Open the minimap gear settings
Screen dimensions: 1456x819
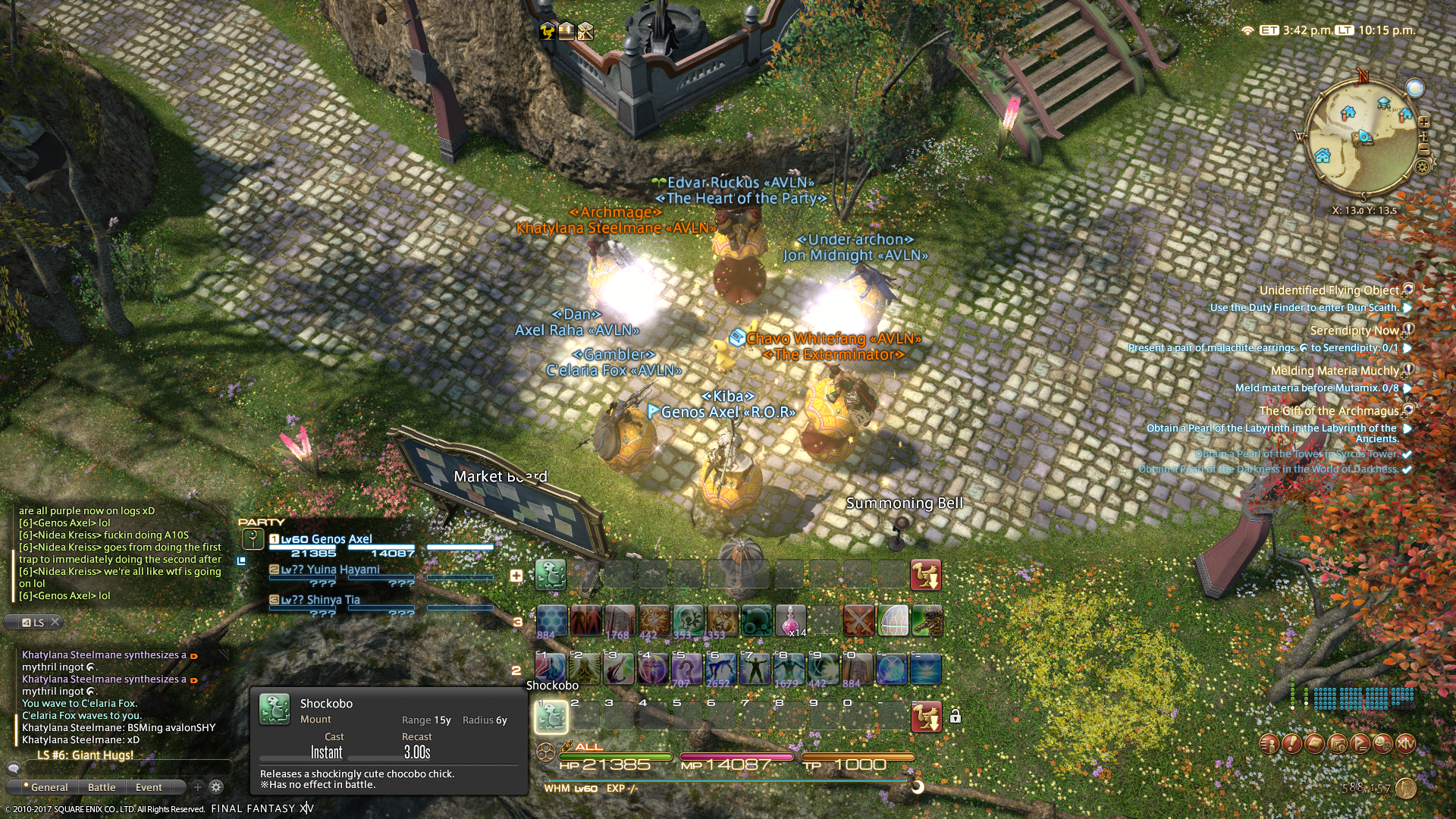(1423, 165)
